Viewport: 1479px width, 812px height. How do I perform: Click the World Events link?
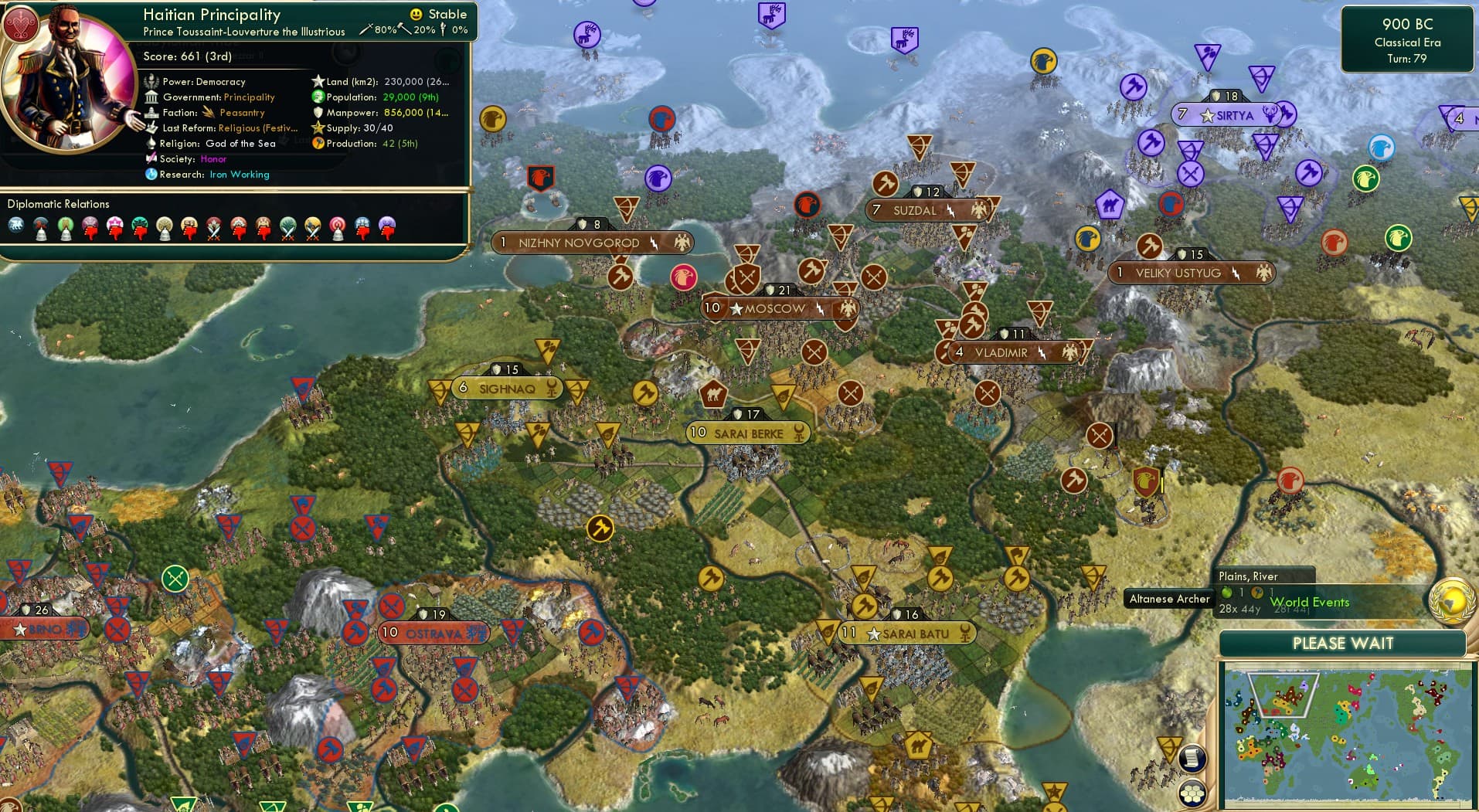[1309, 602]
